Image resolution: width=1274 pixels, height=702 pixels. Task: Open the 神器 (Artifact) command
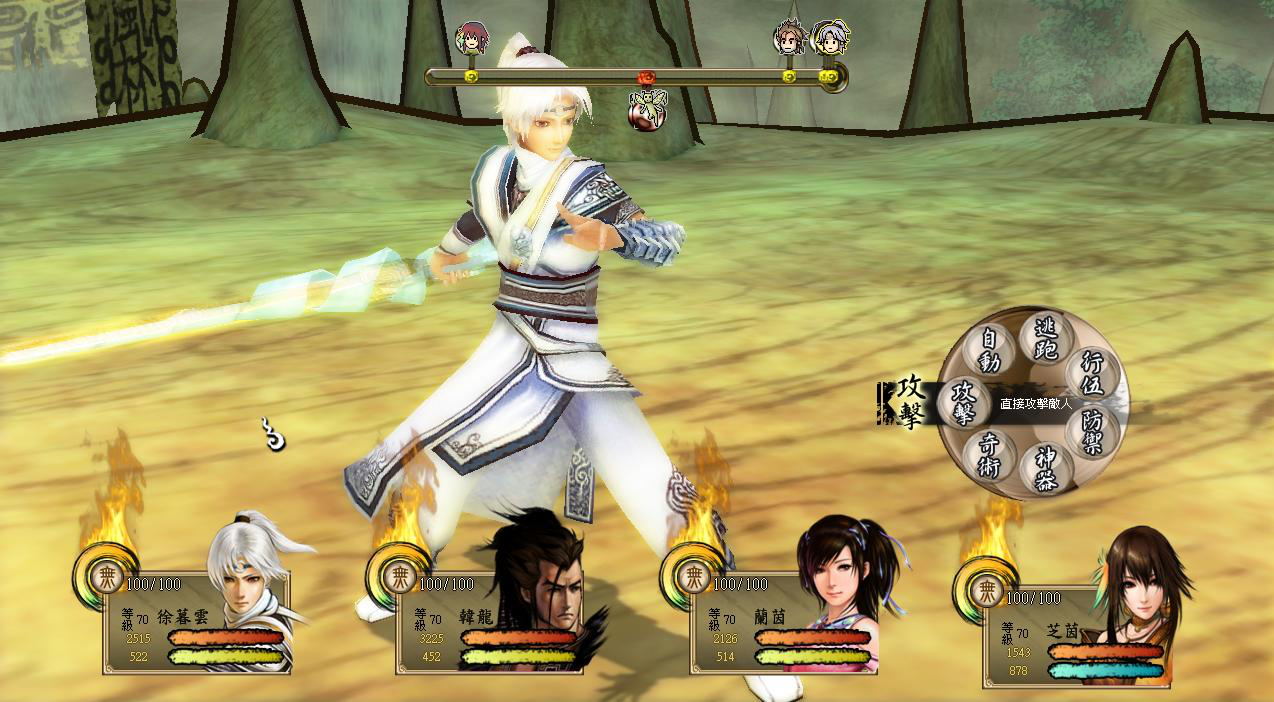point(1045,468)
